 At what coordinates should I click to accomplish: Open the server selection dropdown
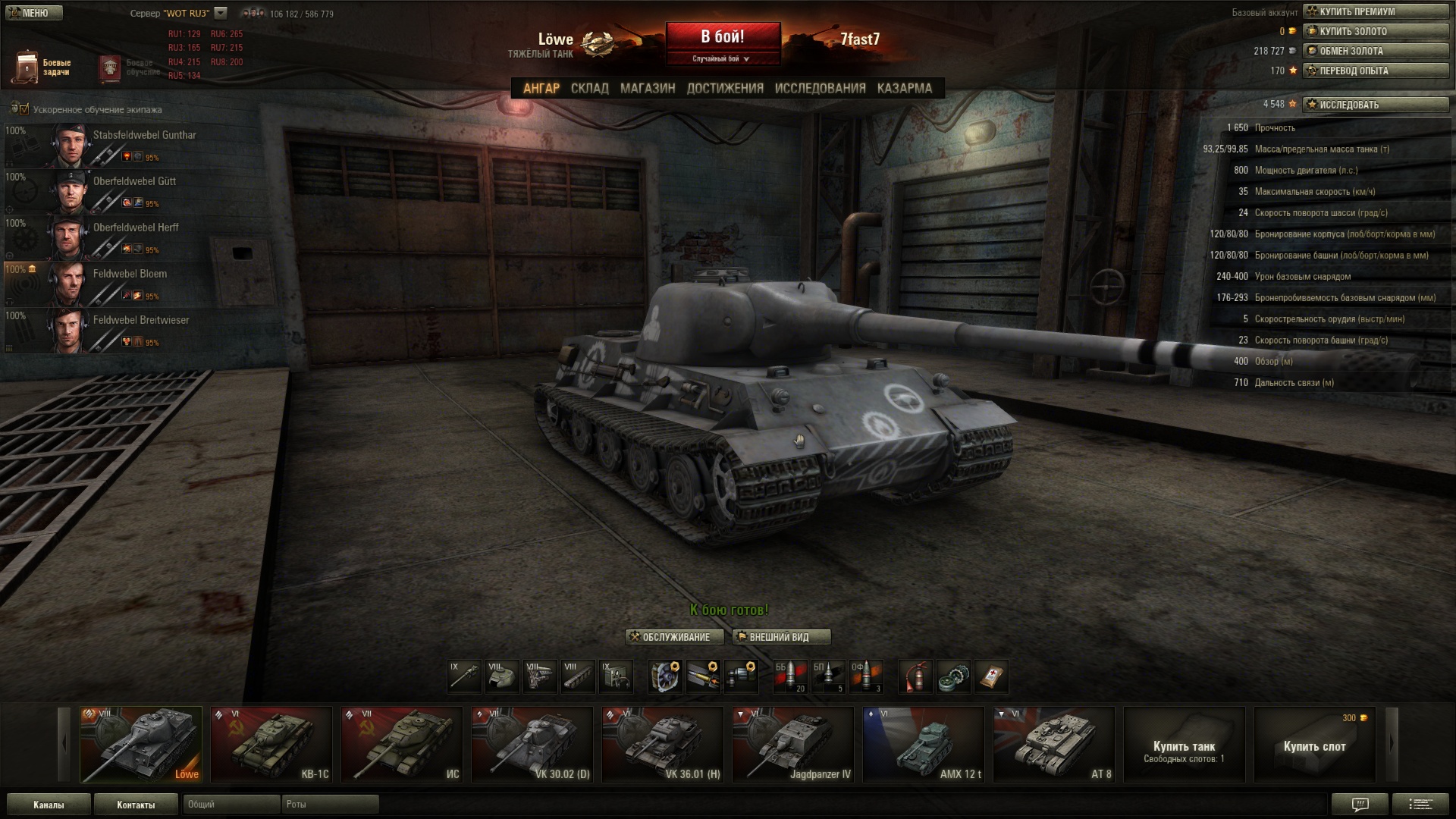tap(221, 13)
